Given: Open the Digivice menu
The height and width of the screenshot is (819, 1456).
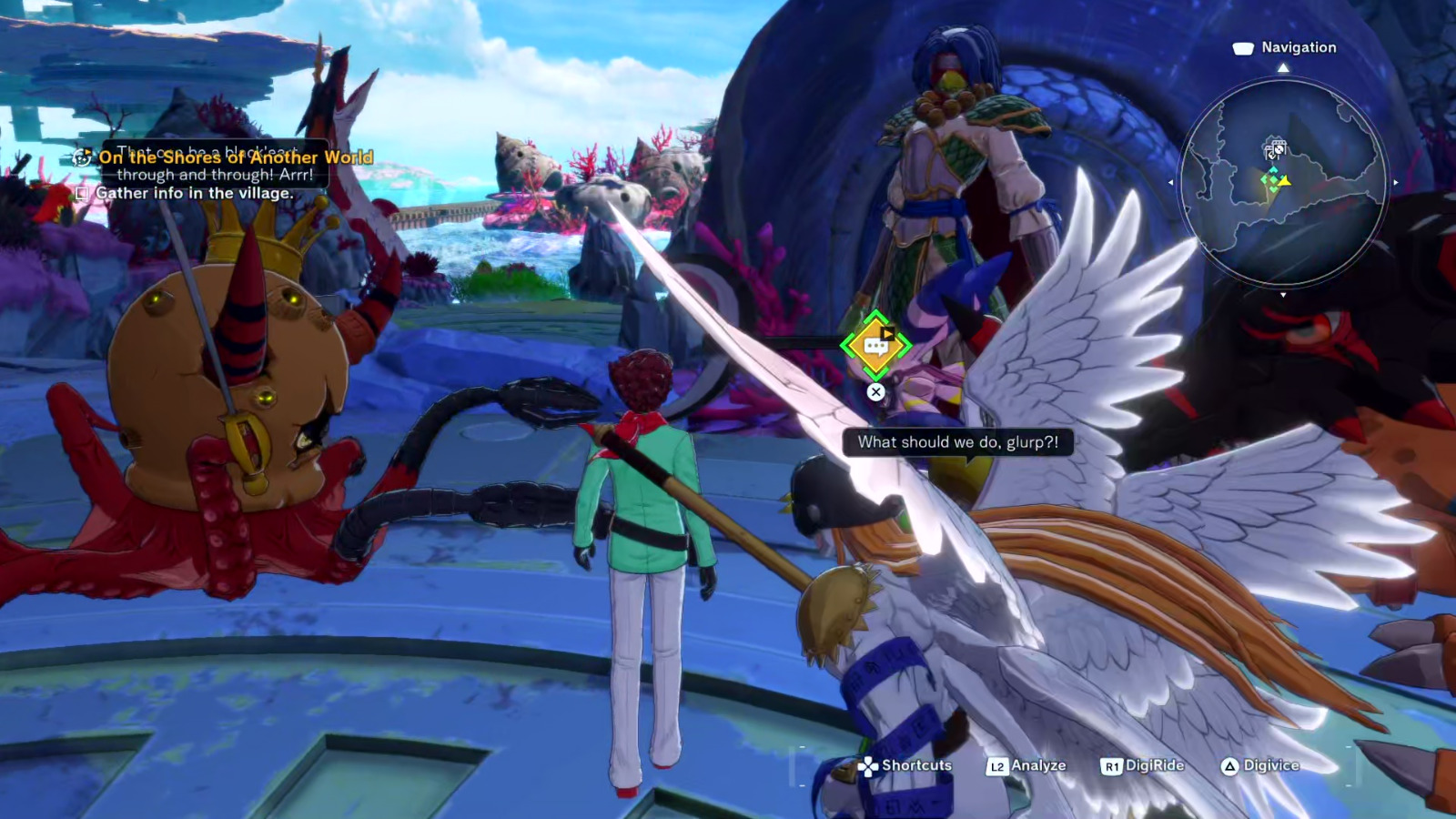Looking at the screenshot, I should click(x=1260, y=765).
